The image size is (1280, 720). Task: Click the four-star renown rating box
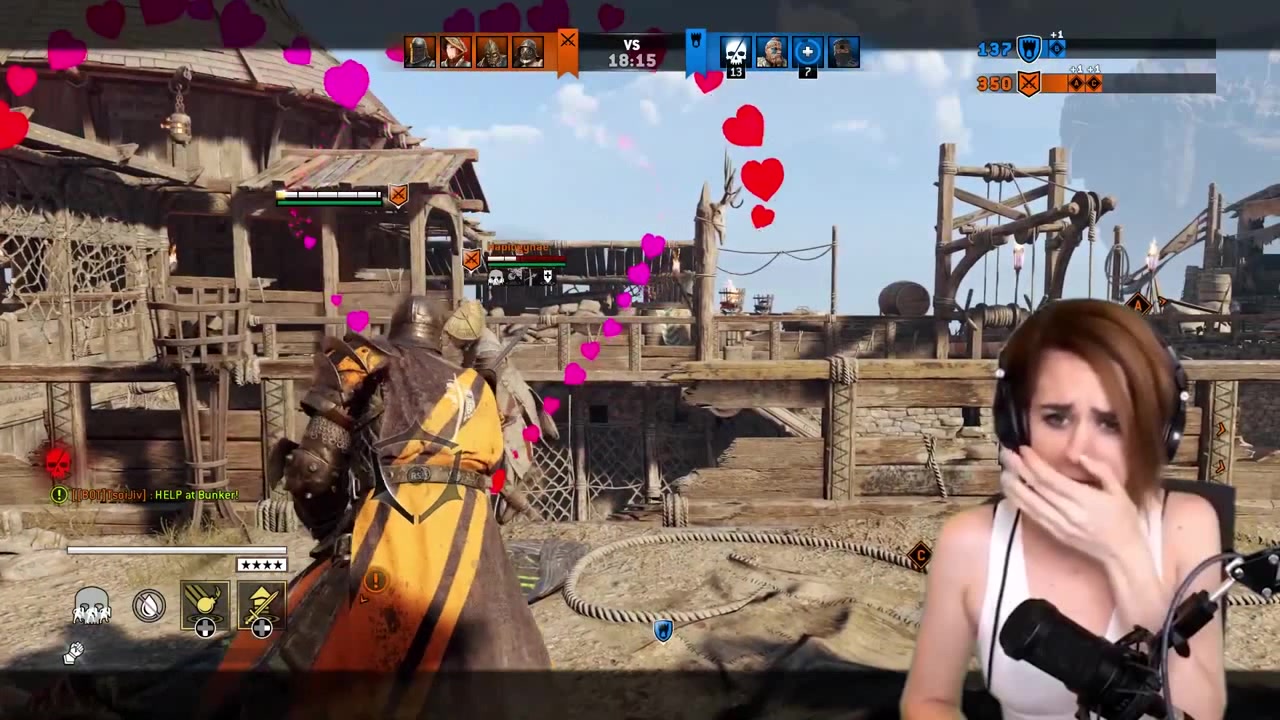click(261, 564)
